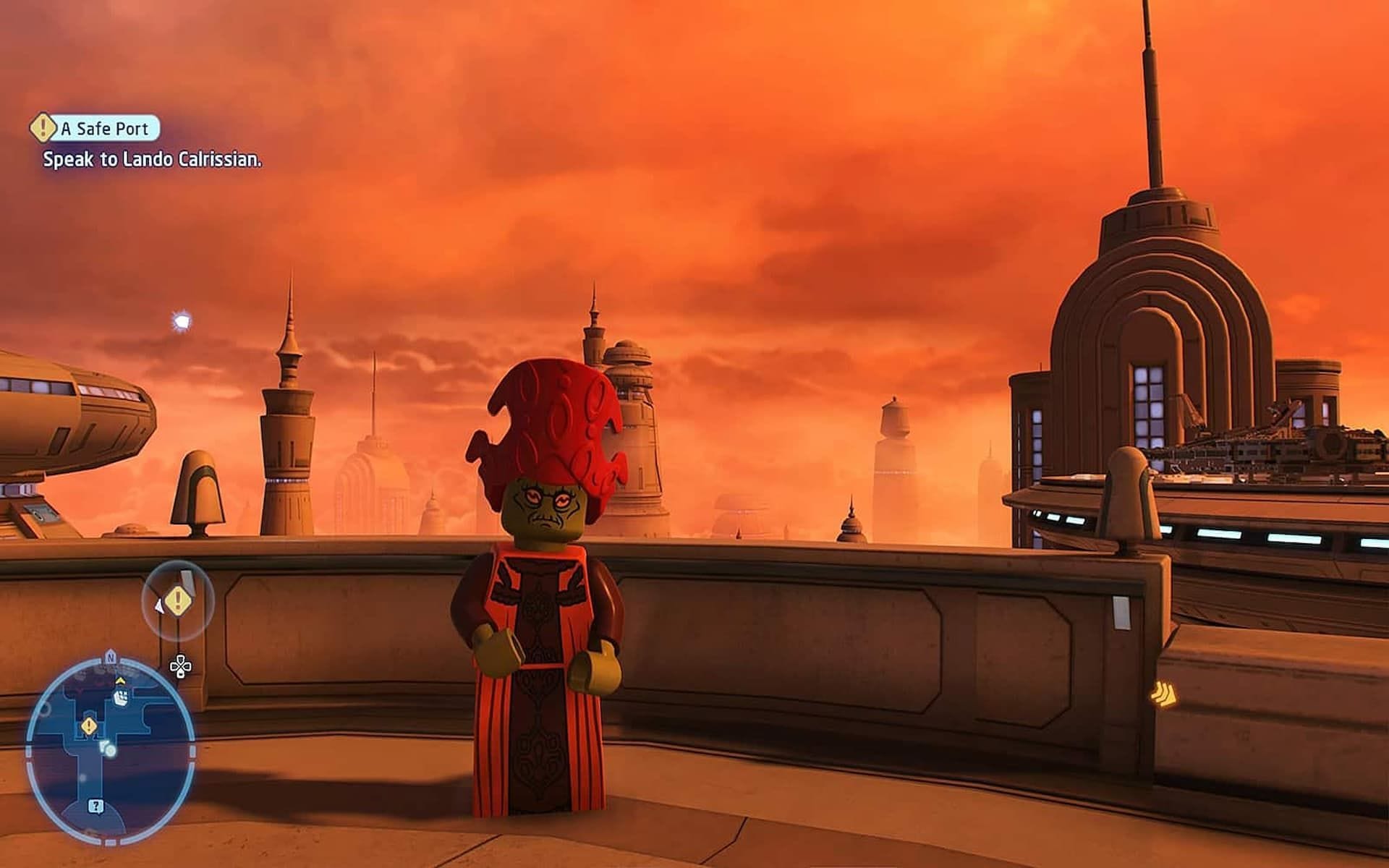1389x868 pixels.
Task: Click the quest compass bubble above minimap
Action: (x=178, y=600)
